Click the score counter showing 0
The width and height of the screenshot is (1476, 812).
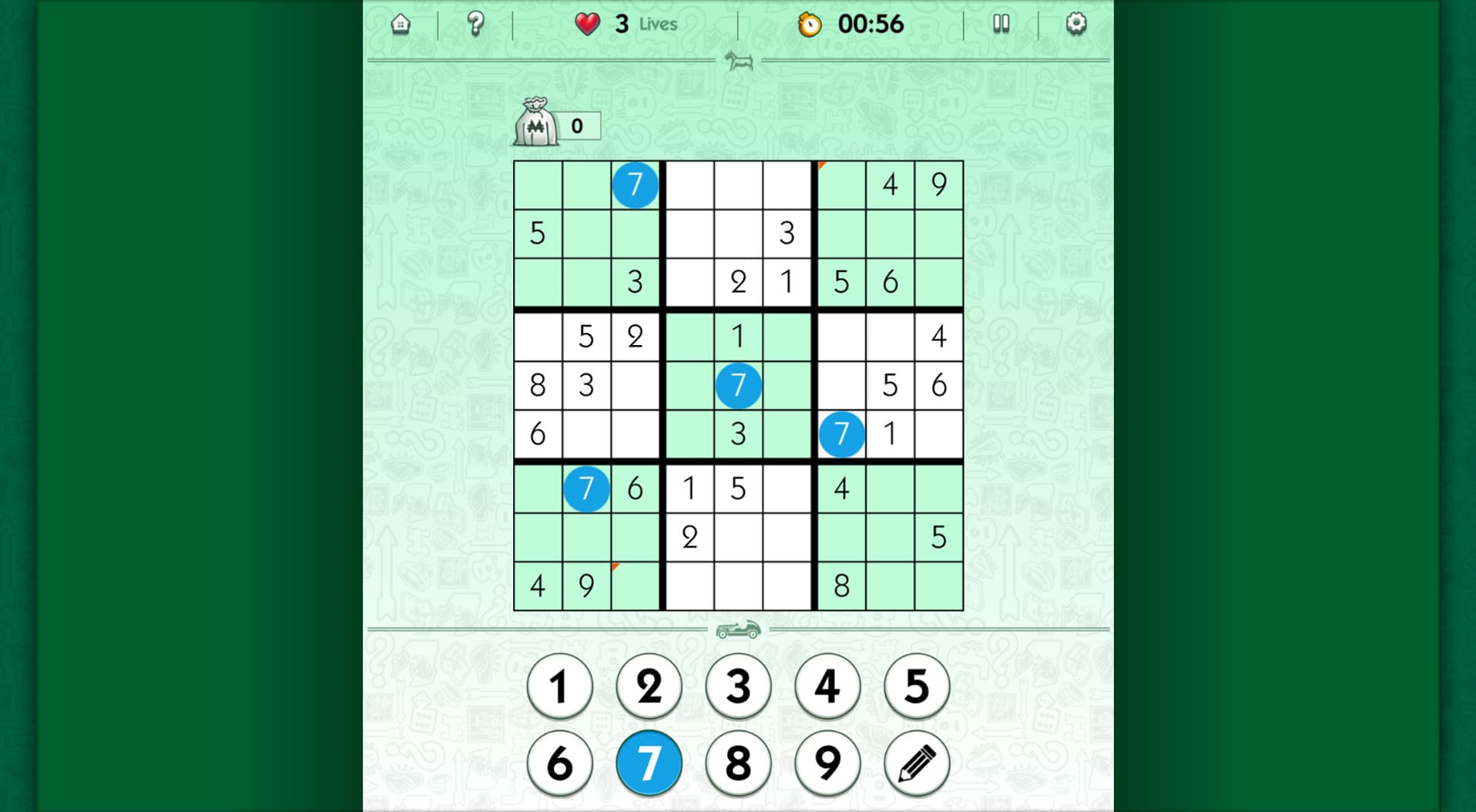click(579, 127)
